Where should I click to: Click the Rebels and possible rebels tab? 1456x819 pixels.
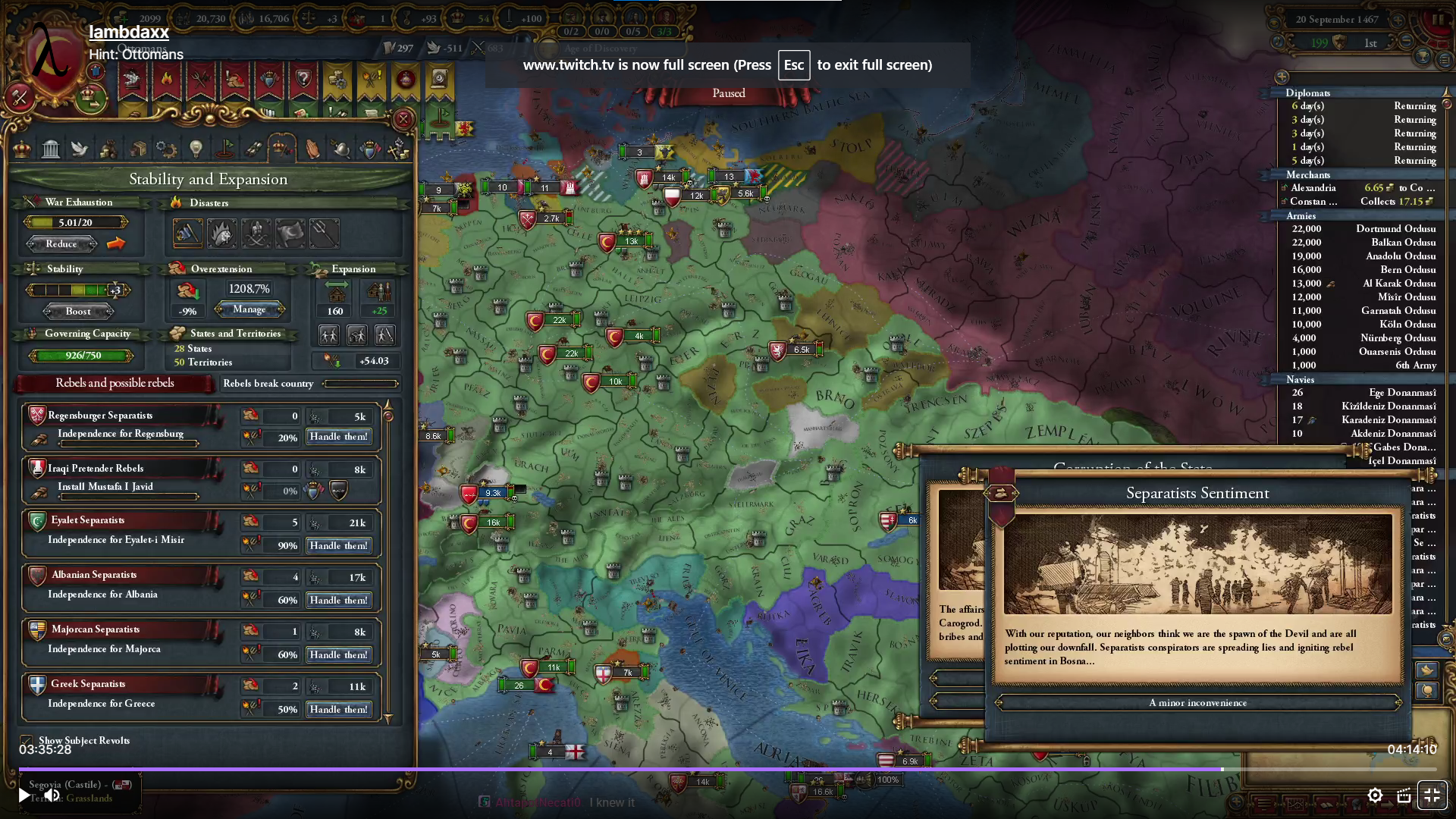(115, 384)
